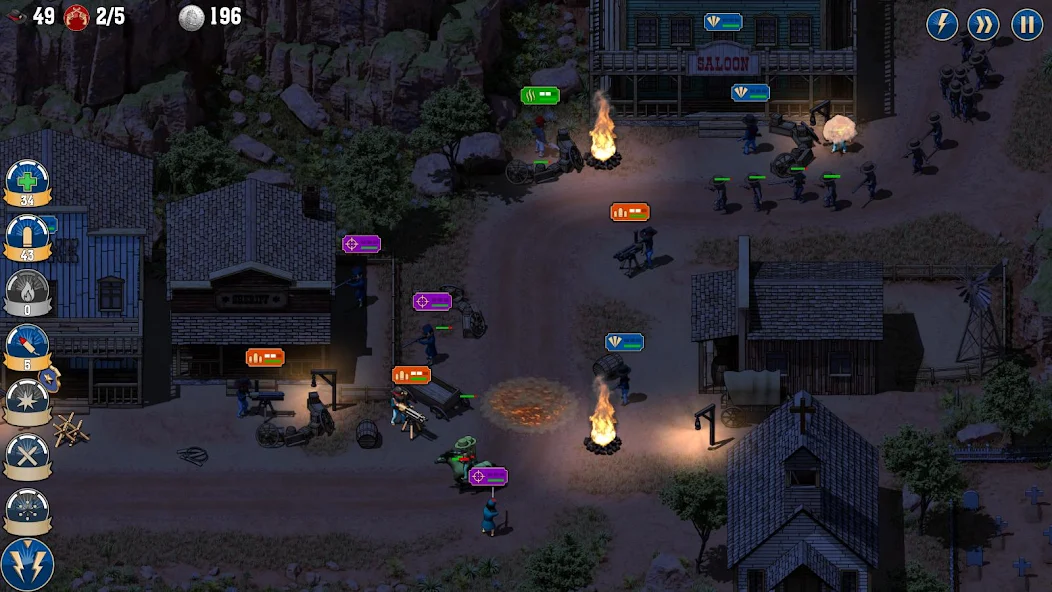Image resolution: width=1052 pixels, height=592 pixels.
Task: Open the large lightning chevron button
Action: [27, 564]
